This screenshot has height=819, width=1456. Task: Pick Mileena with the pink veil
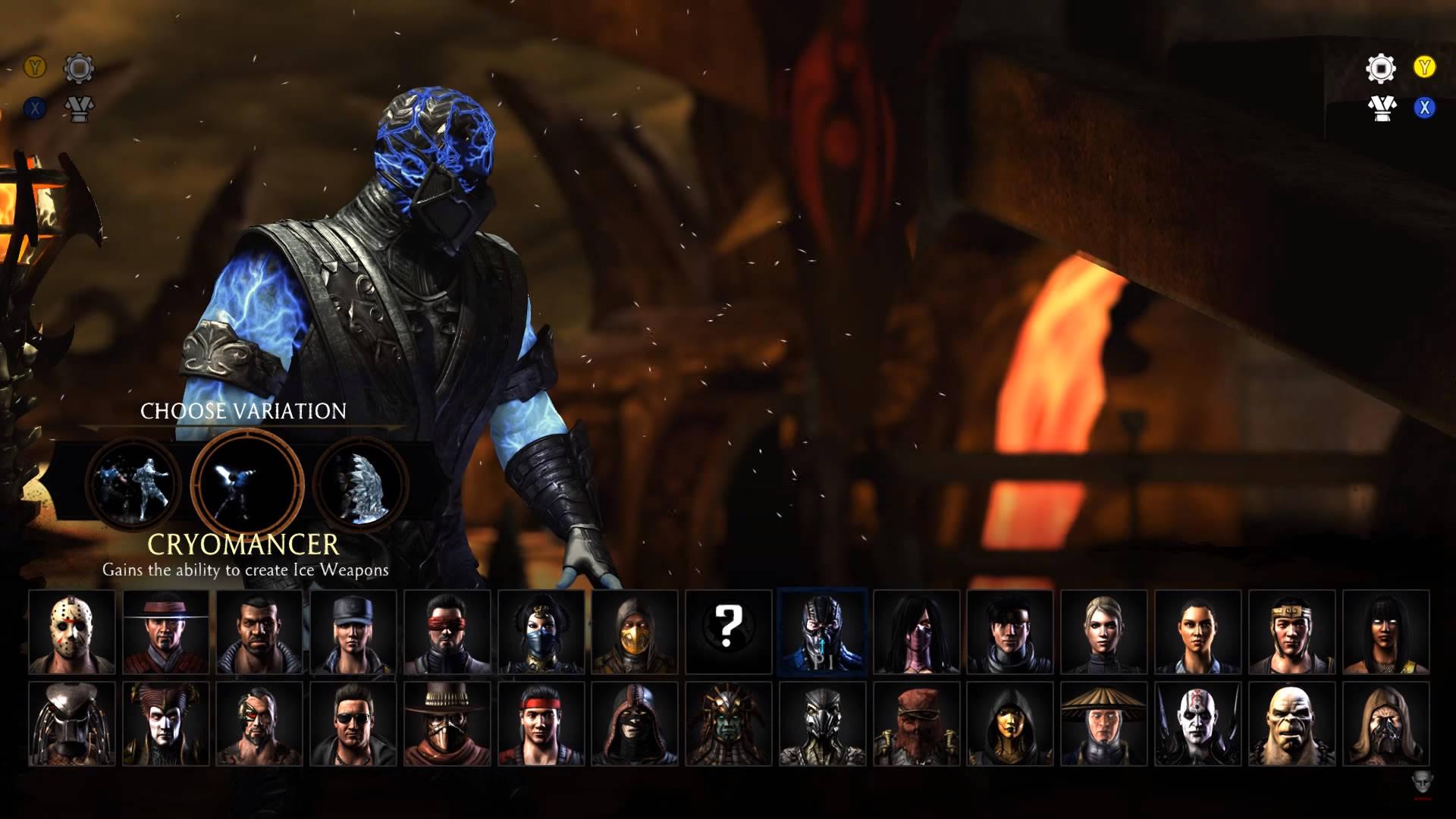tap(916, 632)
